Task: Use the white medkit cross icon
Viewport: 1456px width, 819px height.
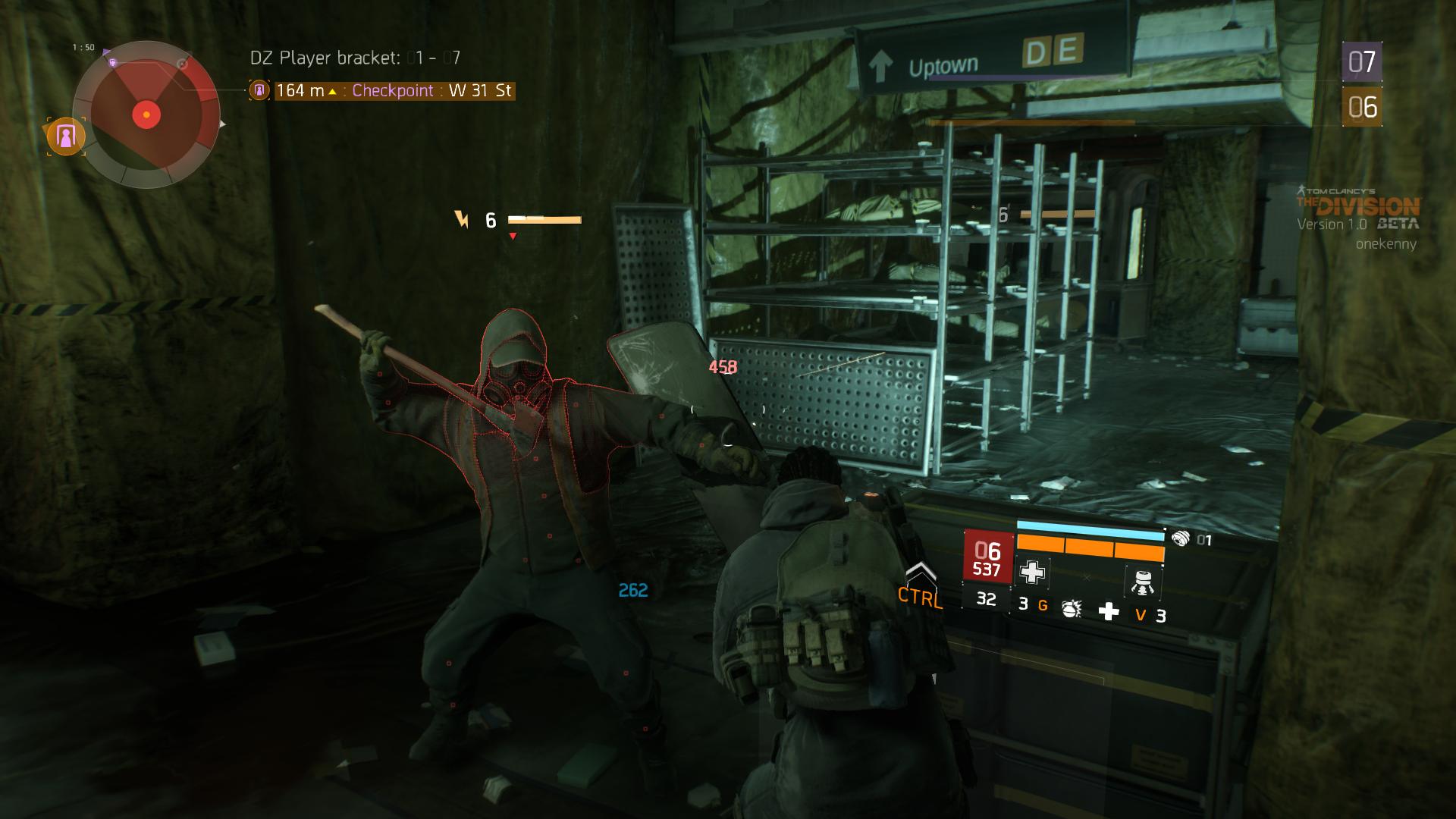Action: 1109,611
